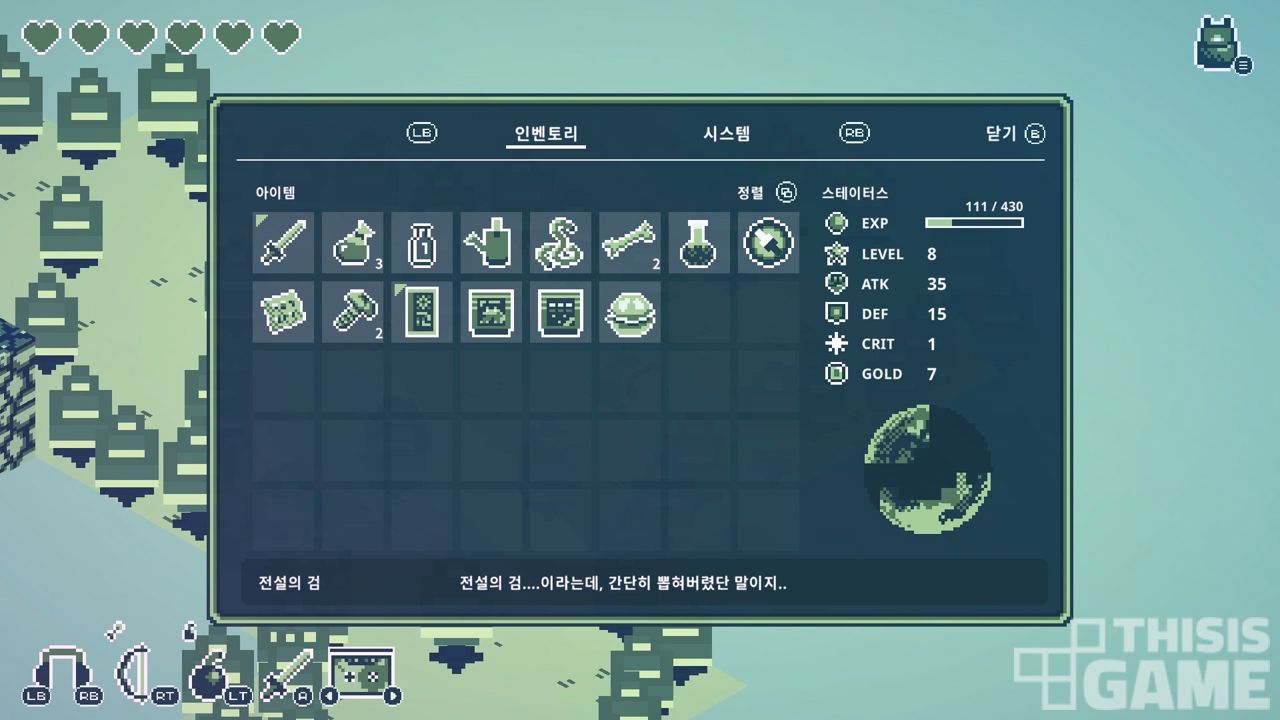Select the folded map item
Image resolution: width=1280 pixels, height=720 pixels.
click(x=283, y=312)
